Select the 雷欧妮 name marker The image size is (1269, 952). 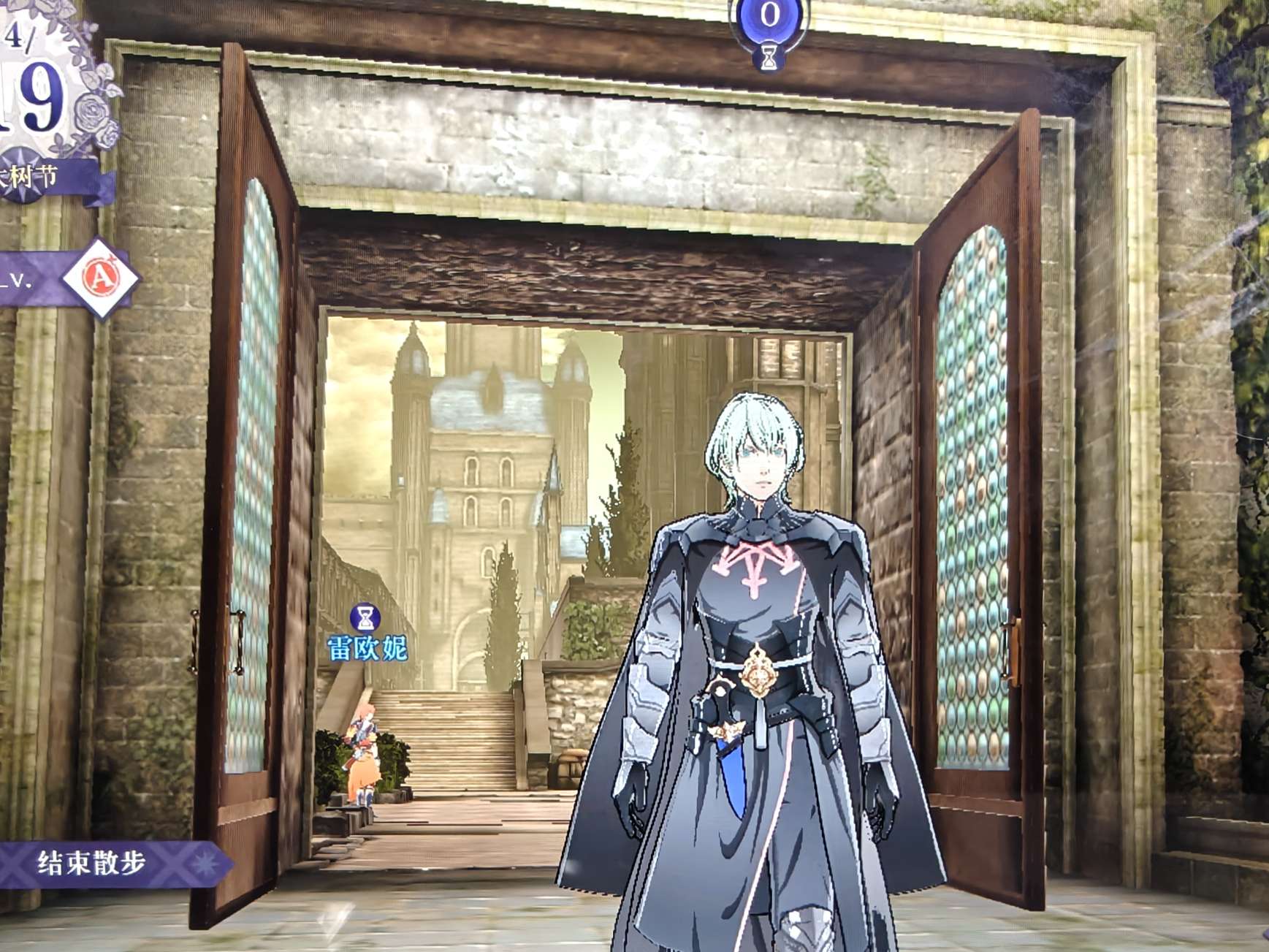(367, 647)
